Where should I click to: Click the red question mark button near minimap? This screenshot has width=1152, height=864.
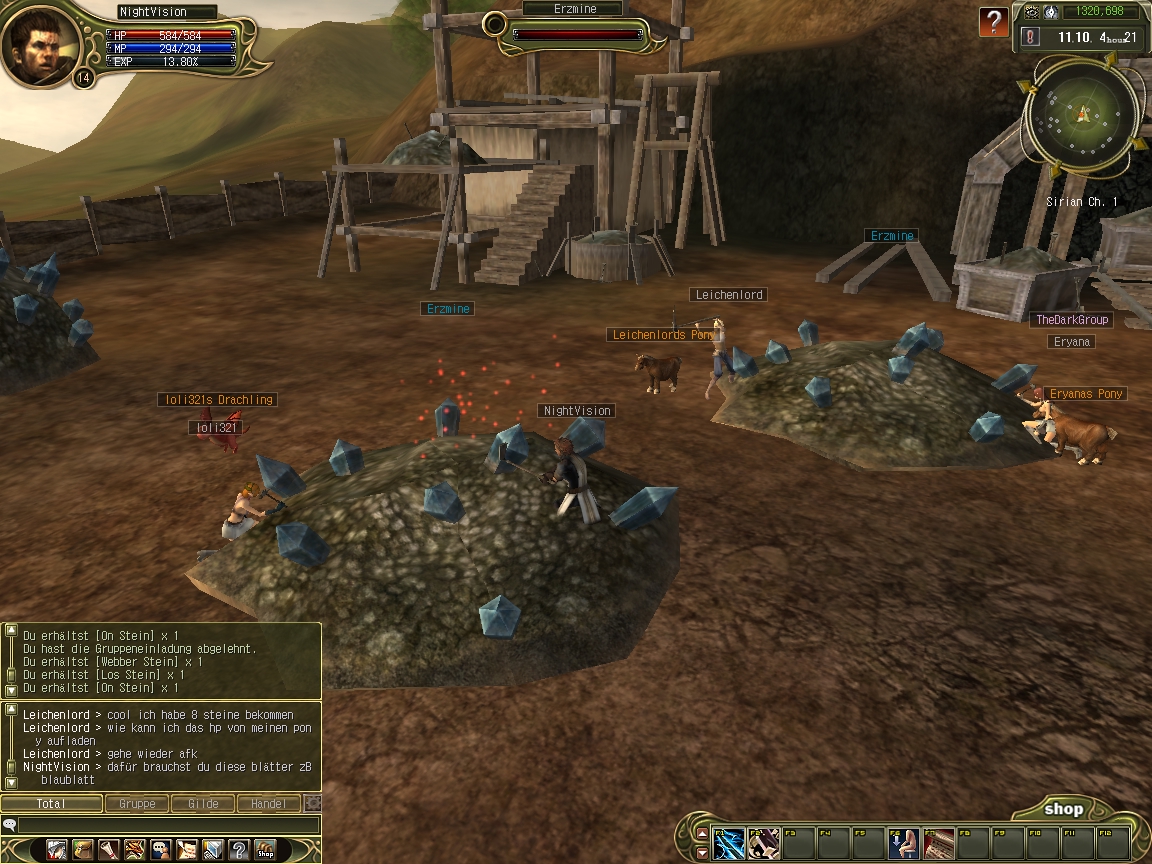pos(993,22)
